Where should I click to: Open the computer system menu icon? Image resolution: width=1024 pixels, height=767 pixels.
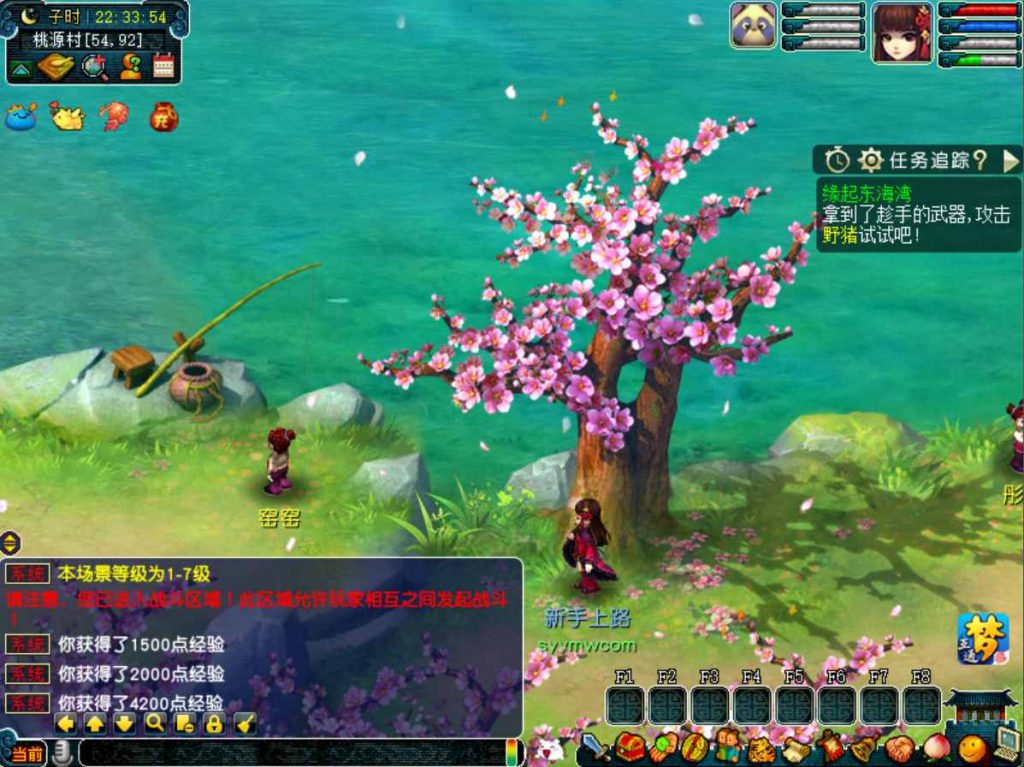tap(1006, 745)
